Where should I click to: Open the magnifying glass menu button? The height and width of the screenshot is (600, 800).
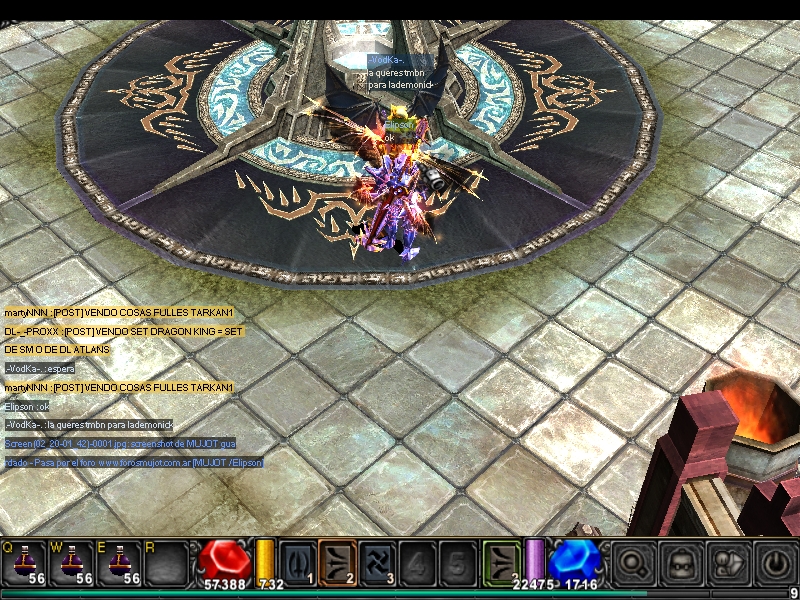tap(633, 562)
